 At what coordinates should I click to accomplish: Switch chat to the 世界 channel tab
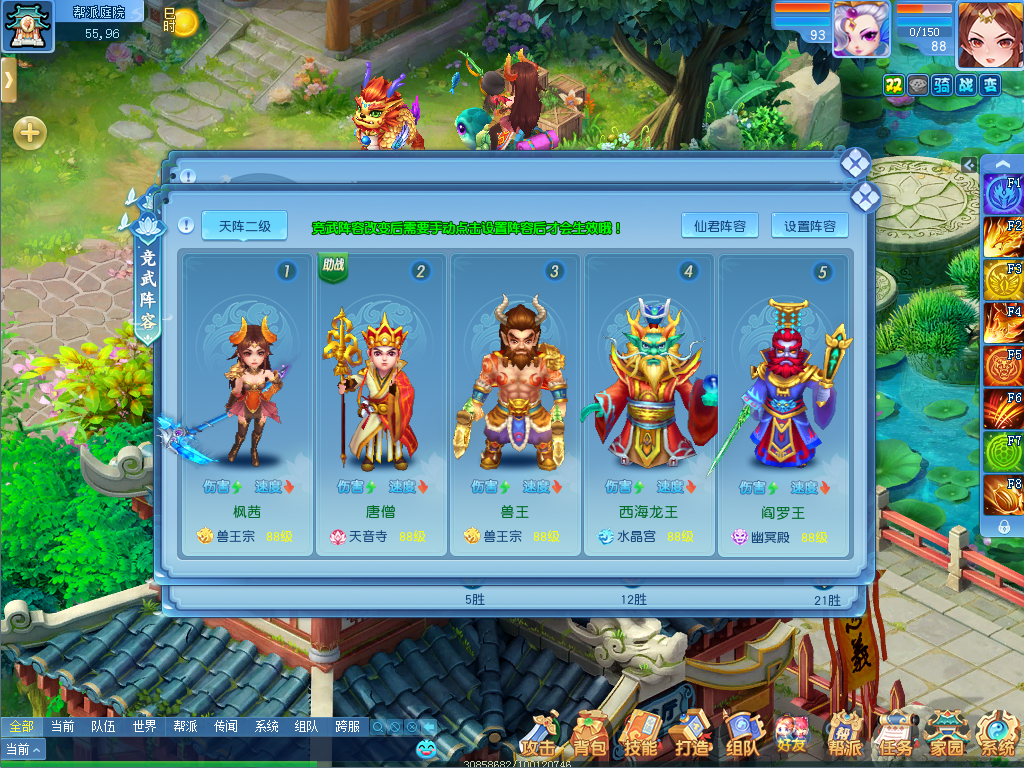tap(144, 727)
